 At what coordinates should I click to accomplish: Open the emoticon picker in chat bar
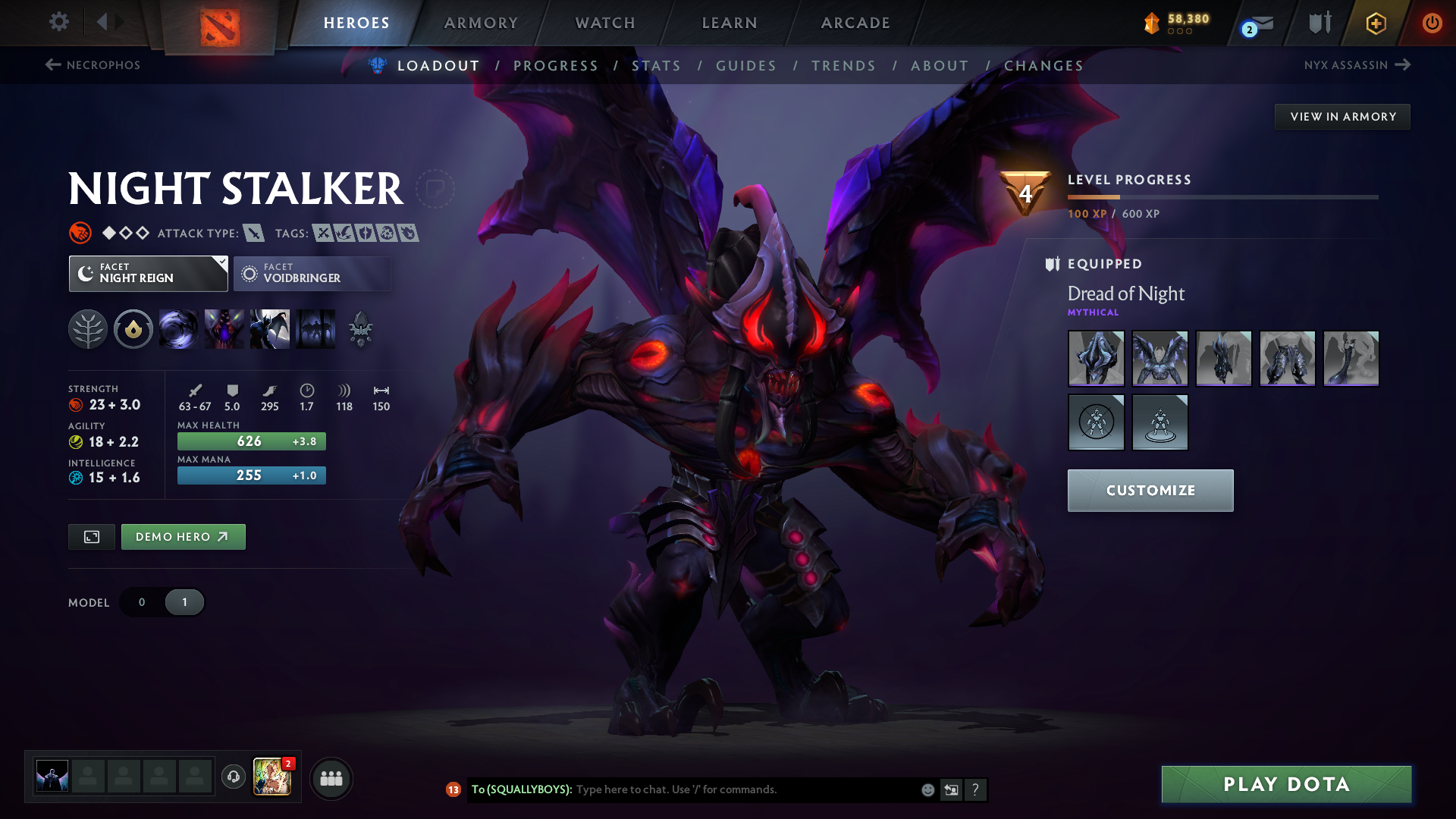[927, 789]
